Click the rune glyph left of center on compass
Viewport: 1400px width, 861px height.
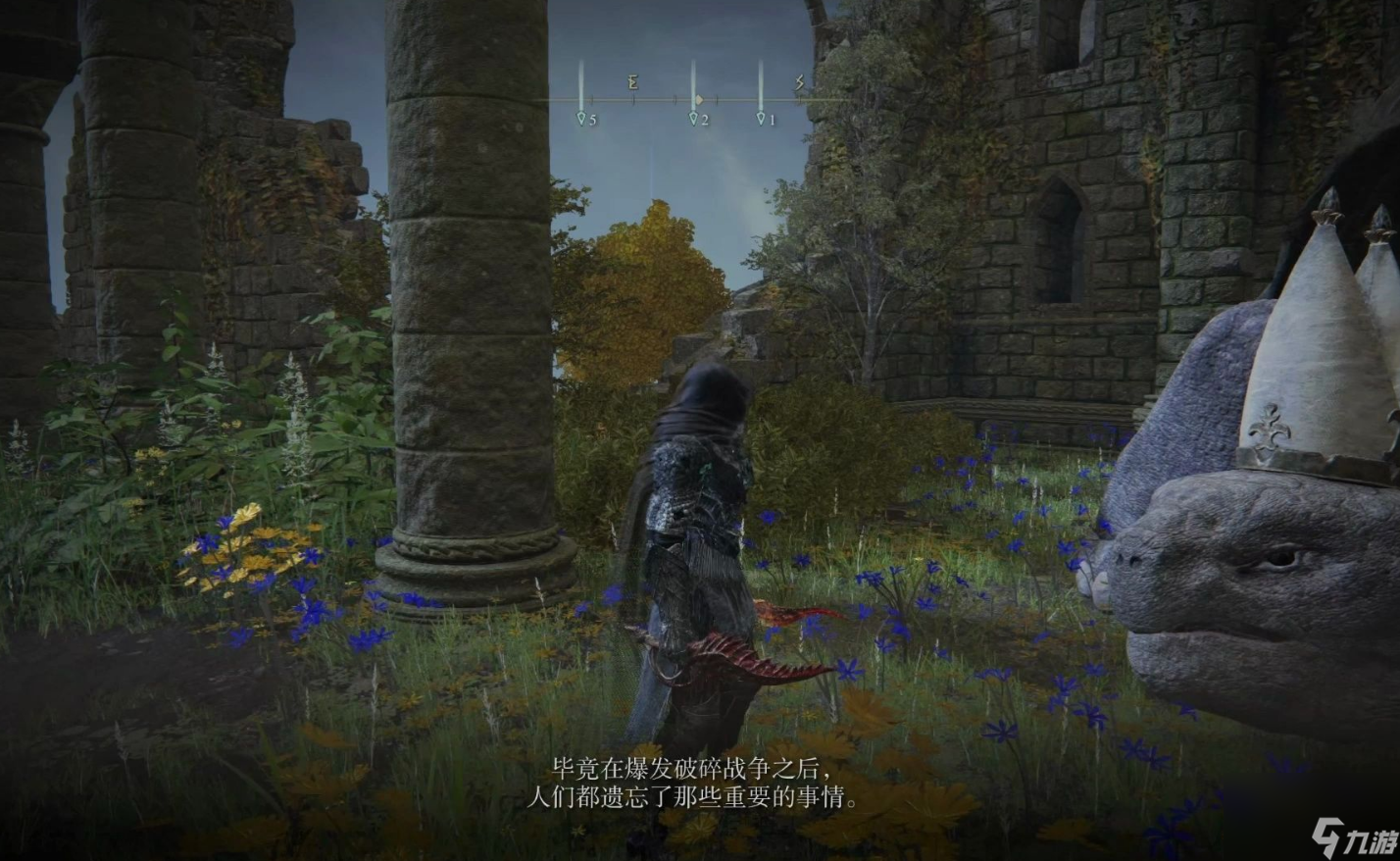pyautogui.click(x=632, y=82)
